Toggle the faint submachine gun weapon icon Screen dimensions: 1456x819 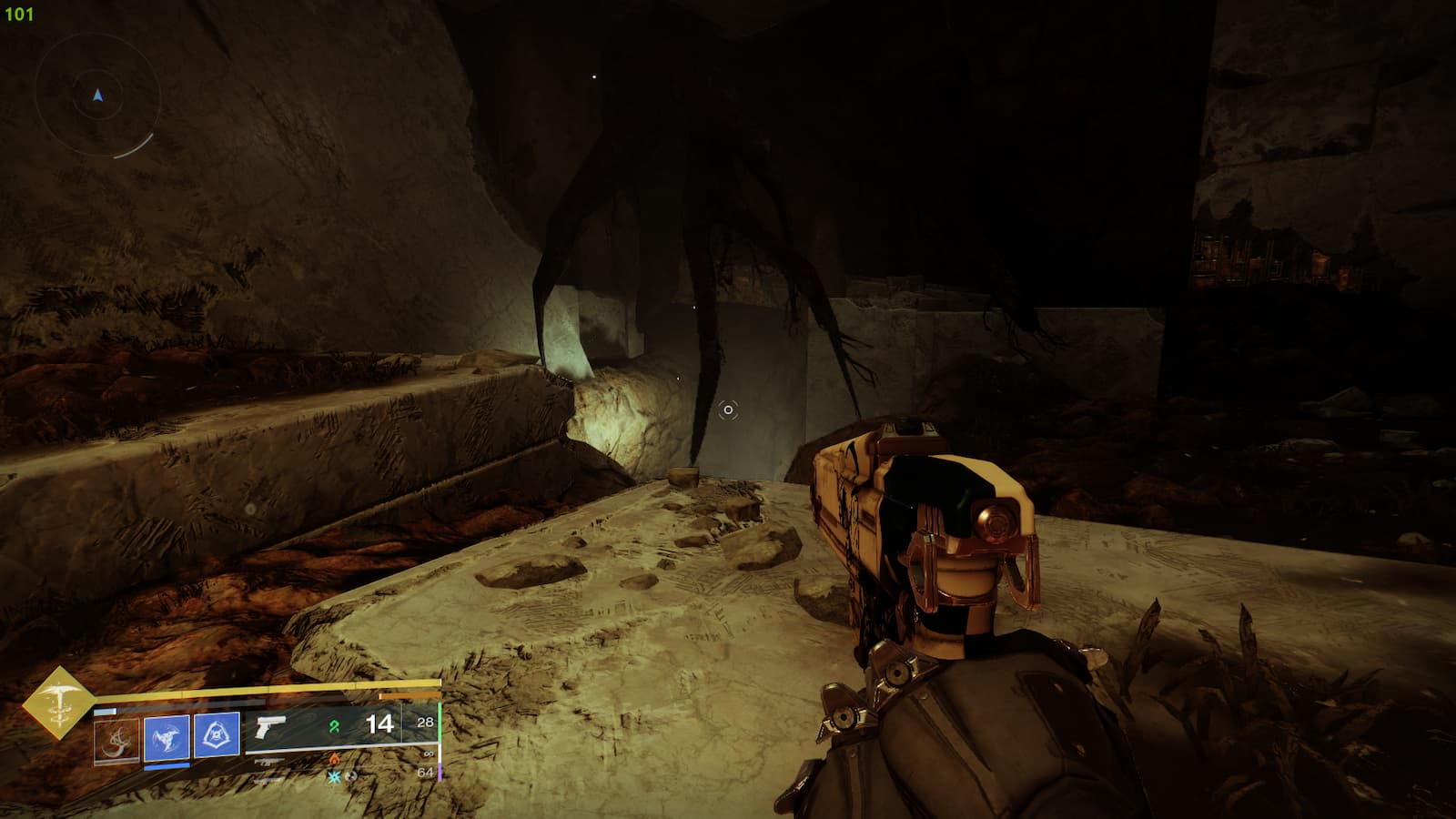(x=267, y=763)
